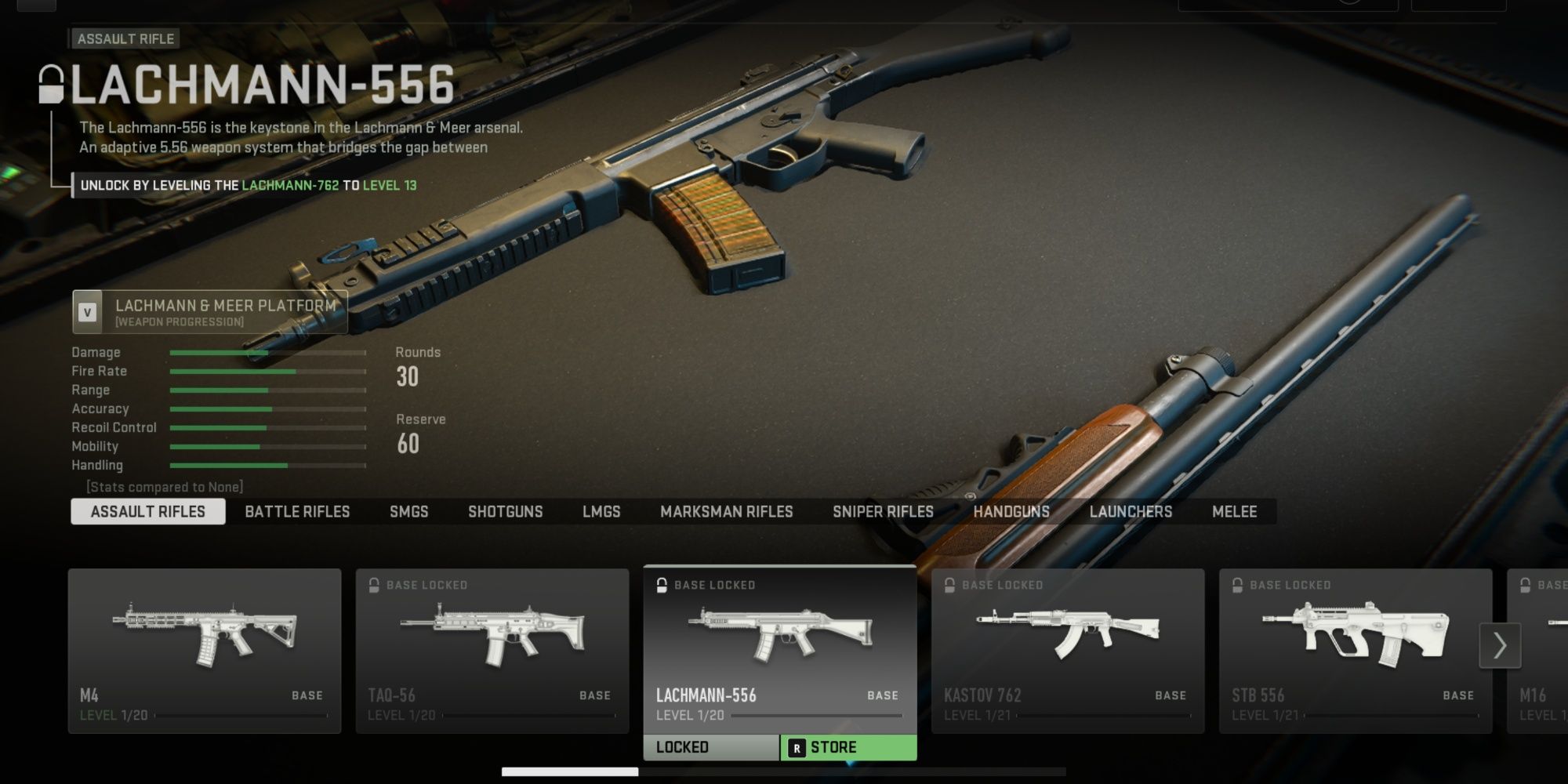The image size is (1568, 784).
Task: Switch to the Assault Rifles tab
Action: click(x=147, y=512)
